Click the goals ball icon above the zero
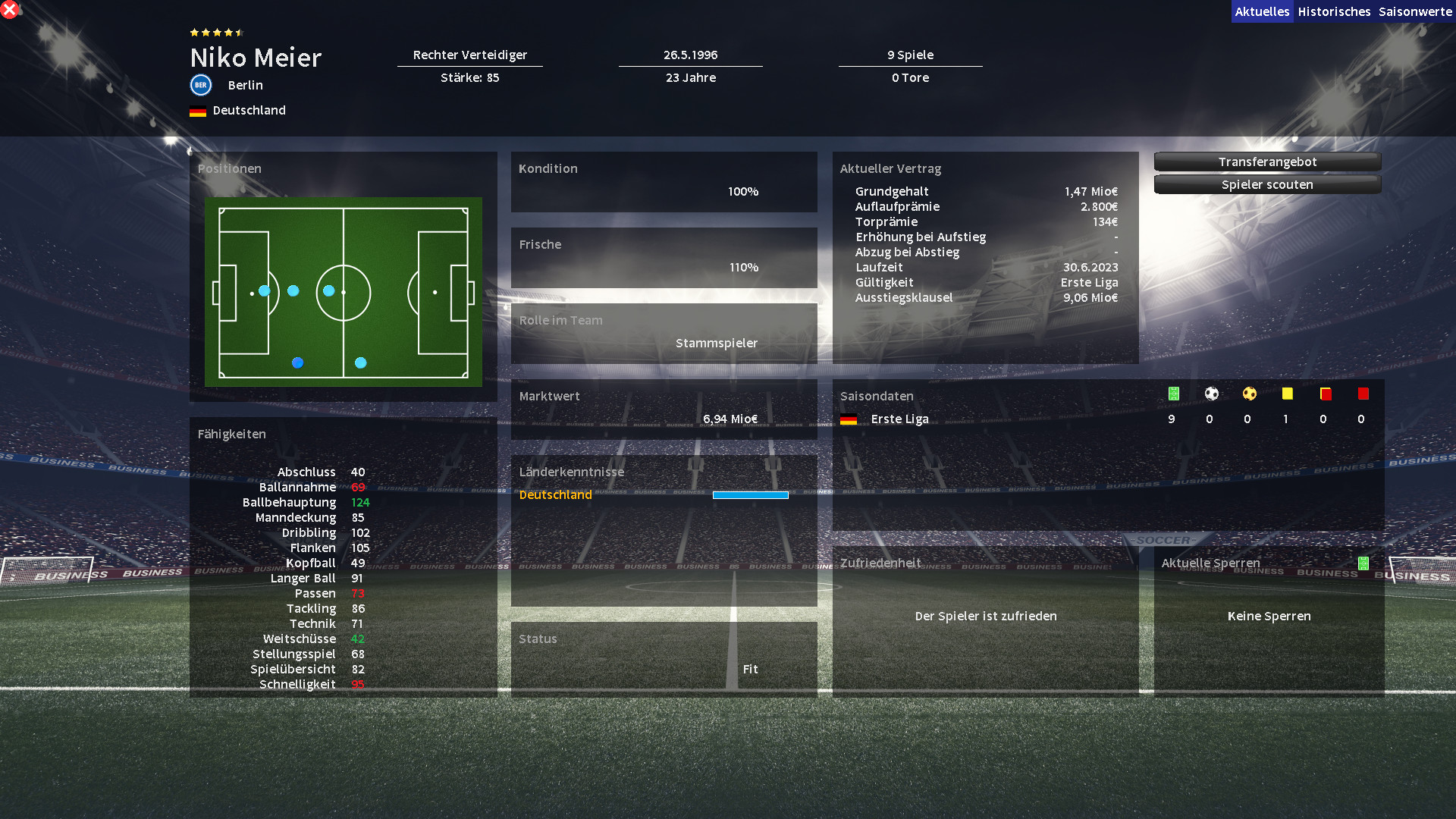 [x=1210, y=394]
